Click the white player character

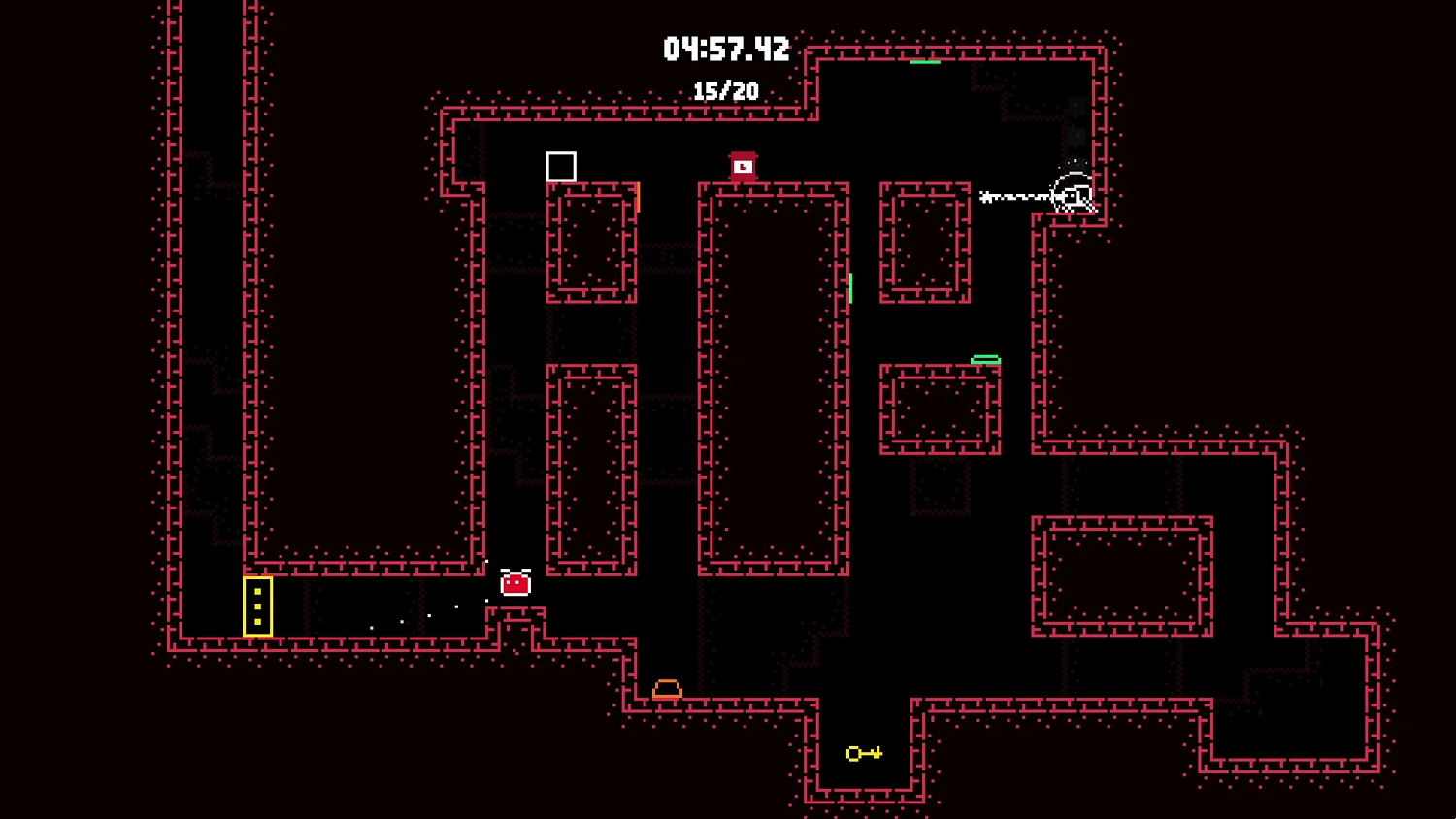click(x=1073, y=192)
